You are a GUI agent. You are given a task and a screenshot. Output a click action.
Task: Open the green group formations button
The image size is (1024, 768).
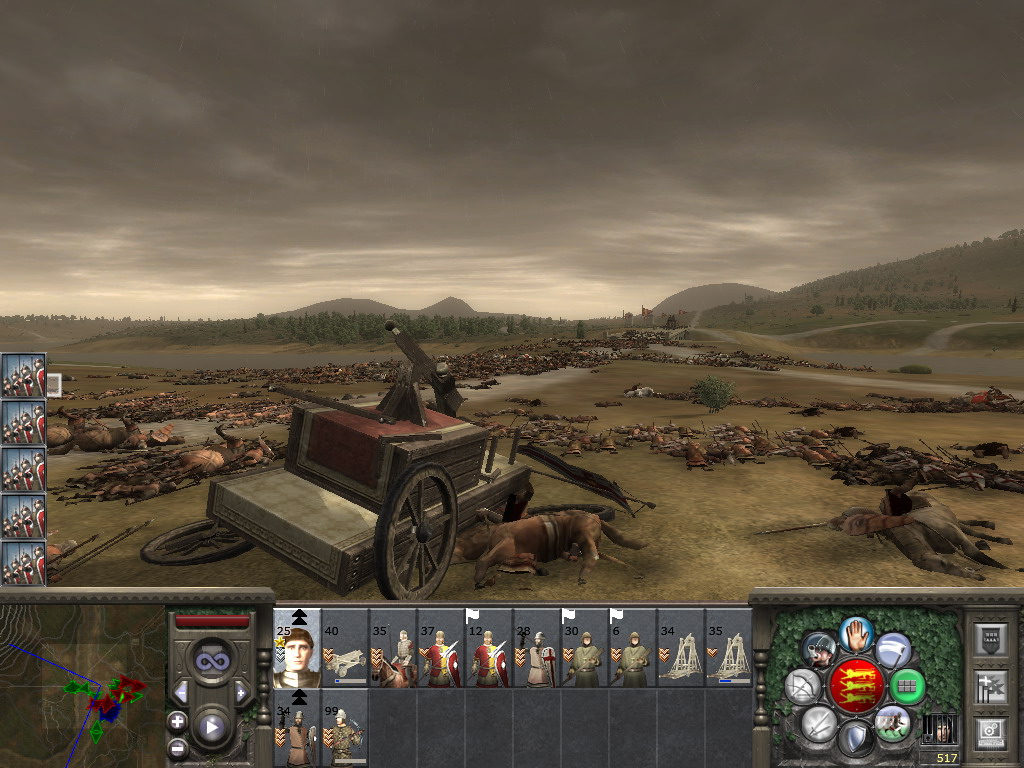907,687
